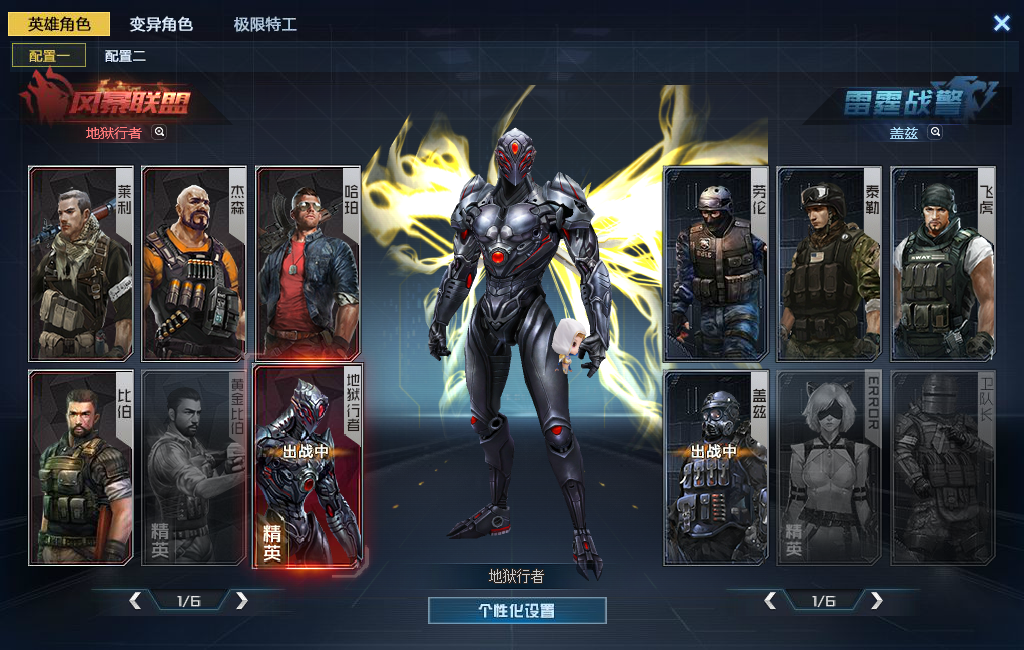
Task: Select the 盖兹 gas mask character card
Action: click(716, 468)
